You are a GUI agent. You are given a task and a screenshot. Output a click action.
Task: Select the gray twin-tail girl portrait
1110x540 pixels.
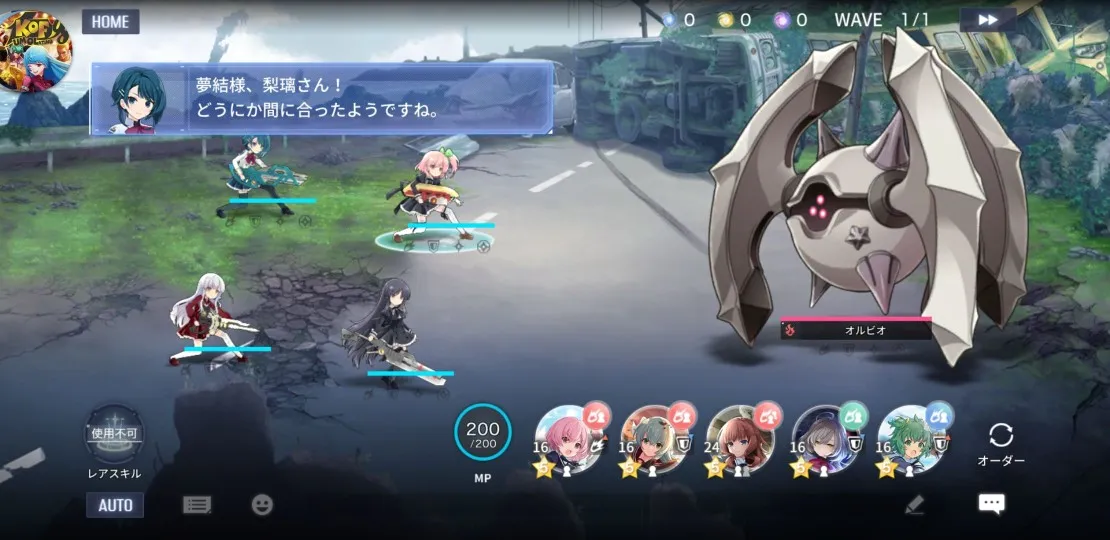pyautogui.click(x=655, y=438)
